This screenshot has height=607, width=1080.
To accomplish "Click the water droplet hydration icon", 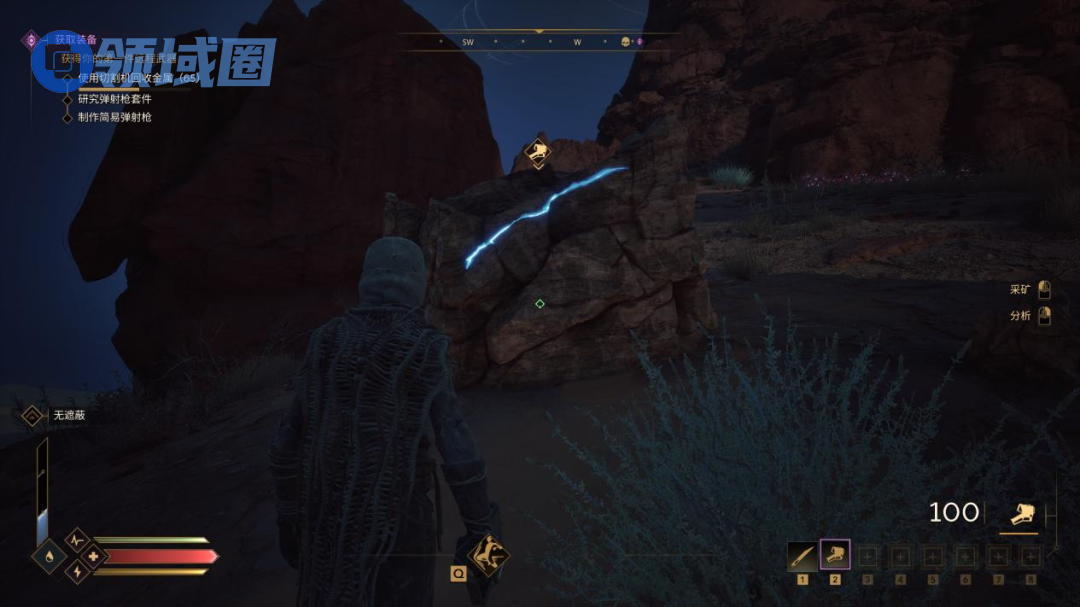I will click(x=48, y=556).
